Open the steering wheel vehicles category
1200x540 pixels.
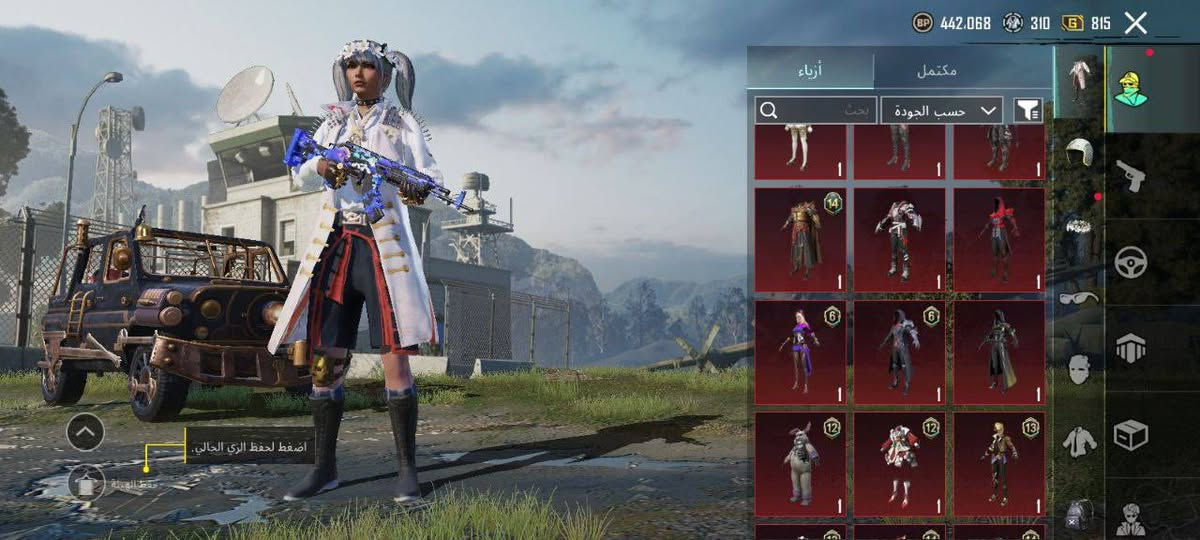[x=1131, y=262]
